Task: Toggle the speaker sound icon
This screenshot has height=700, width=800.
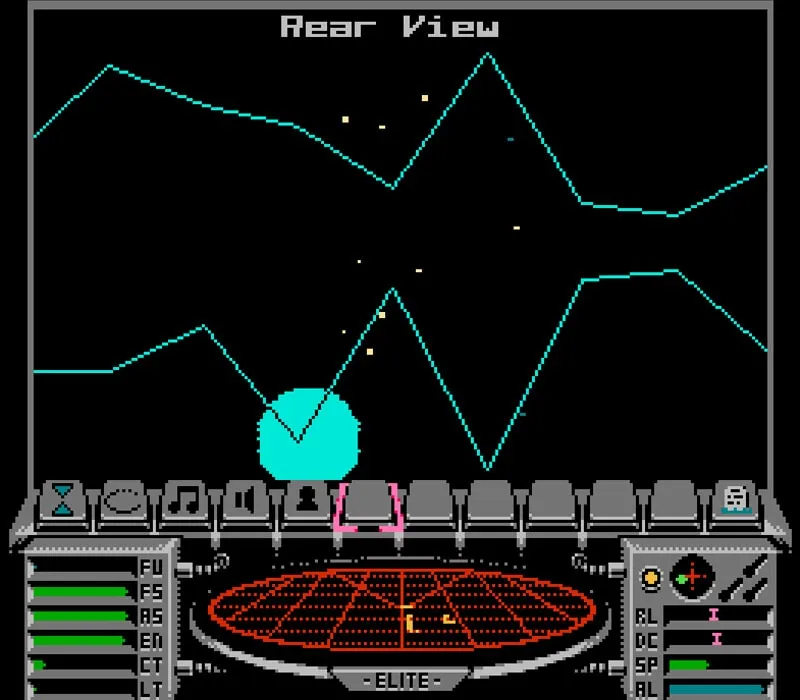Action: click(246, 498)
